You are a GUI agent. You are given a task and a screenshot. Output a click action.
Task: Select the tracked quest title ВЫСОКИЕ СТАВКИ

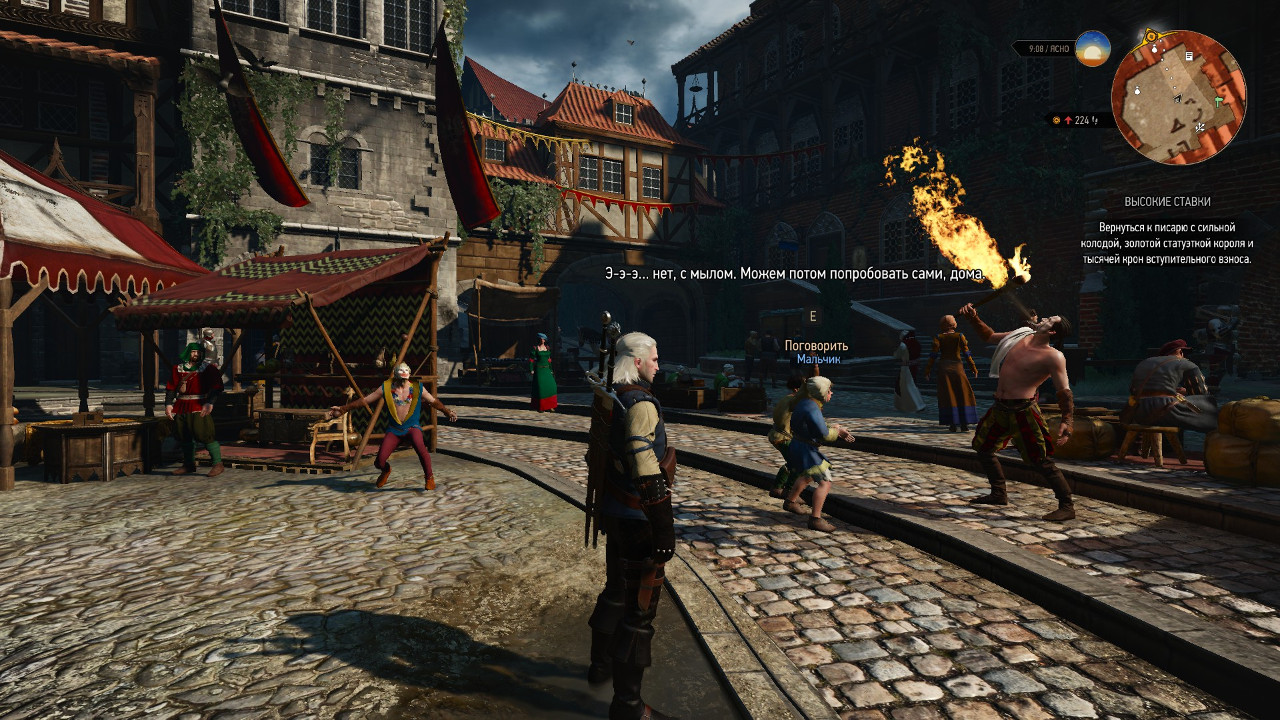coord(1166,201)
